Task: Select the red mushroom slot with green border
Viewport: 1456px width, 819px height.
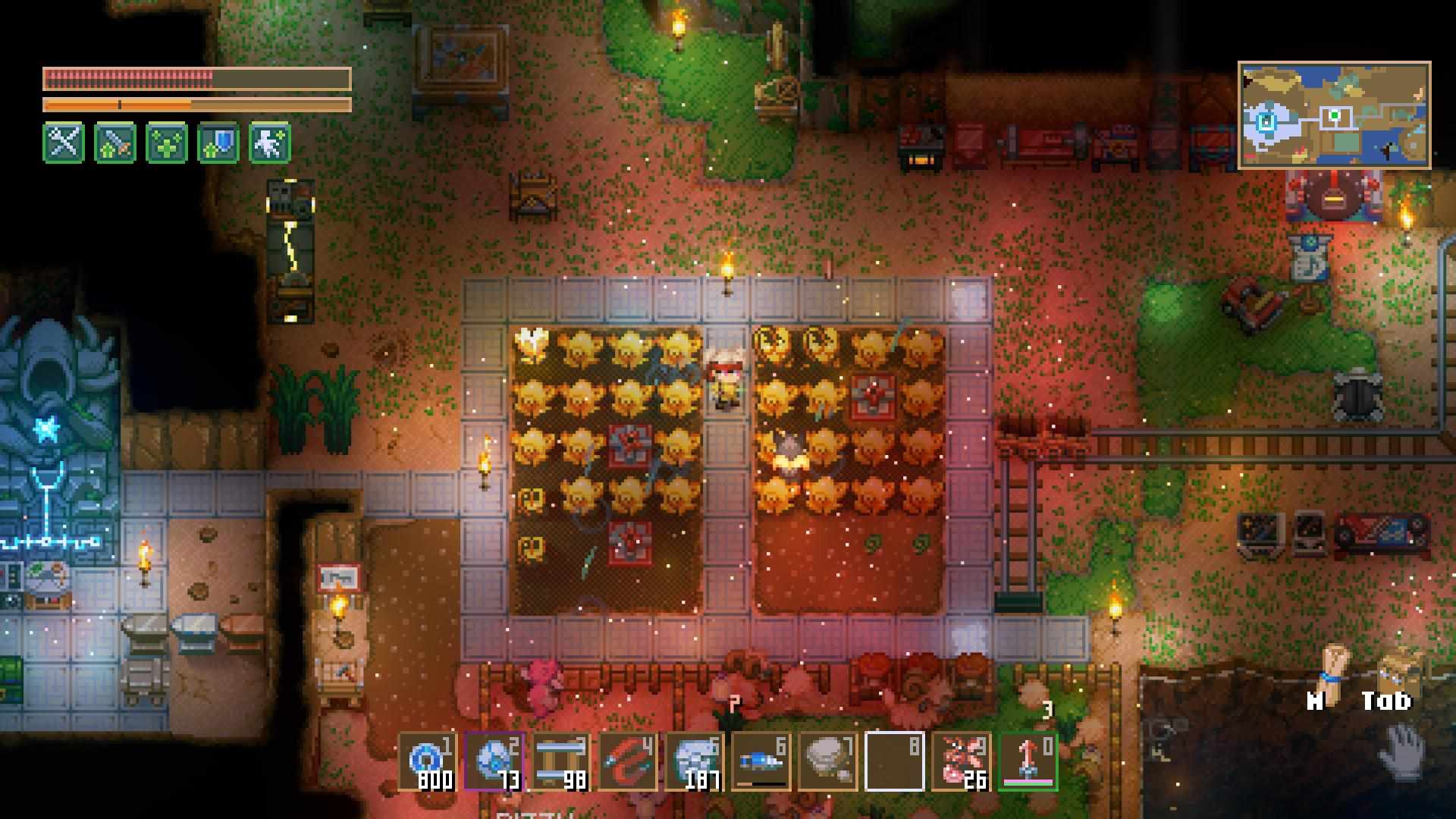Action: [1028, 761]
